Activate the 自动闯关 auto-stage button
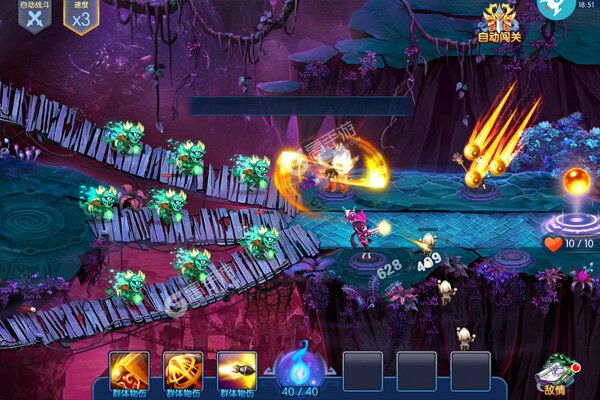Image resolution: width=600 pixels, height=400 pixels. point(500,22)
